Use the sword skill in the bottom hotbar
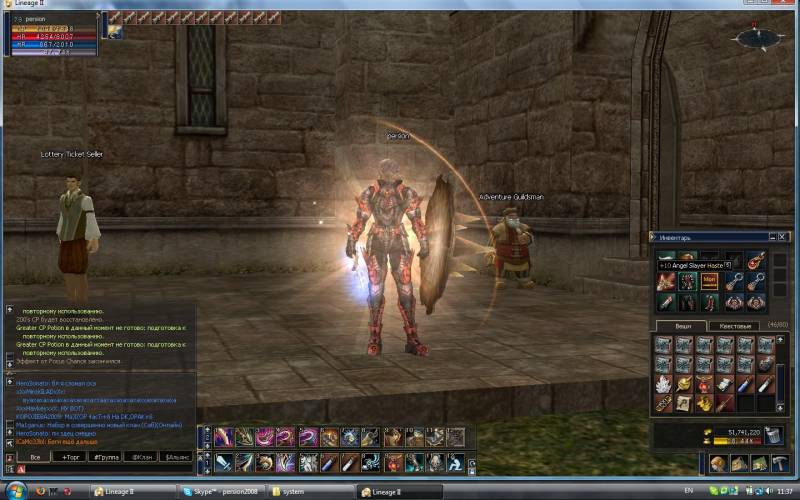800x500 pixels. pos(221,462)
